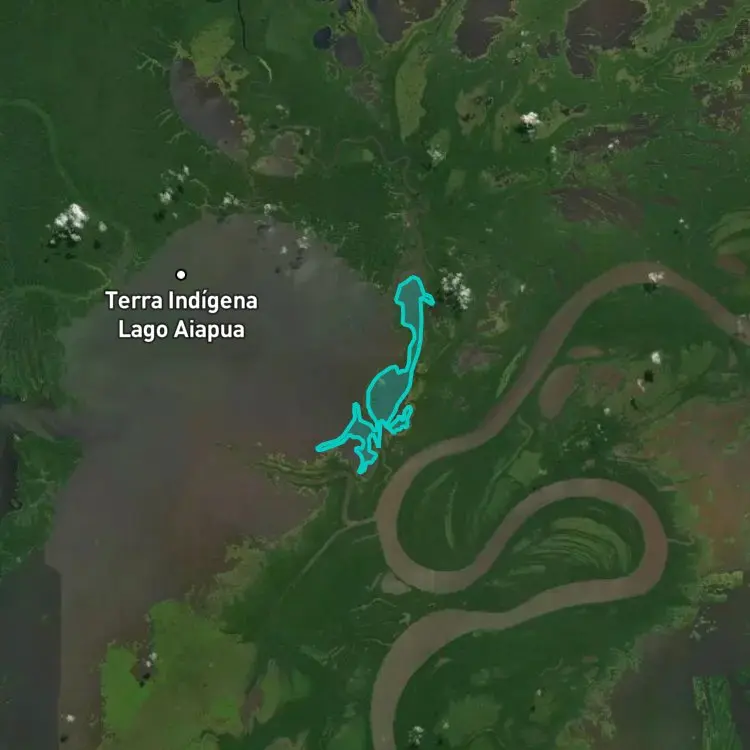
Task: Click the cyan highlighted map region
Action: 387,393
